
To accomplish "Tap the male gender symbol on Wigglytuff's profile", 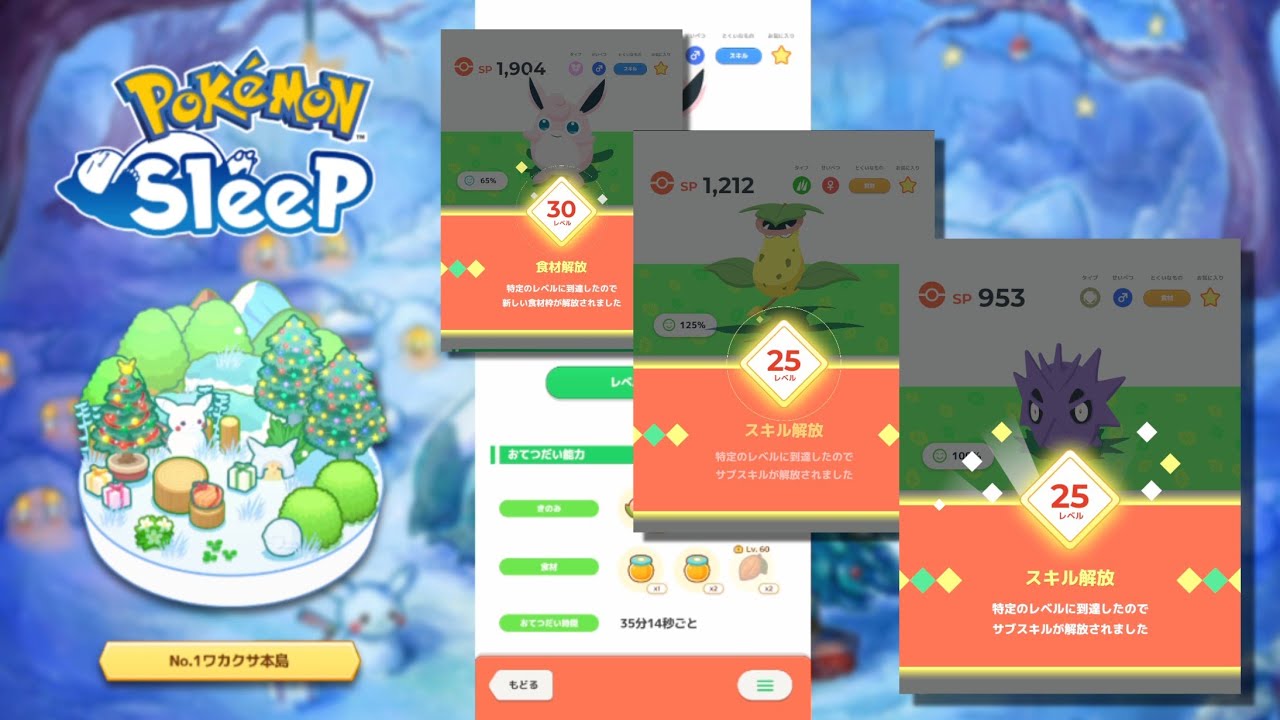I will pyautogui.click(x=599, y=68).
